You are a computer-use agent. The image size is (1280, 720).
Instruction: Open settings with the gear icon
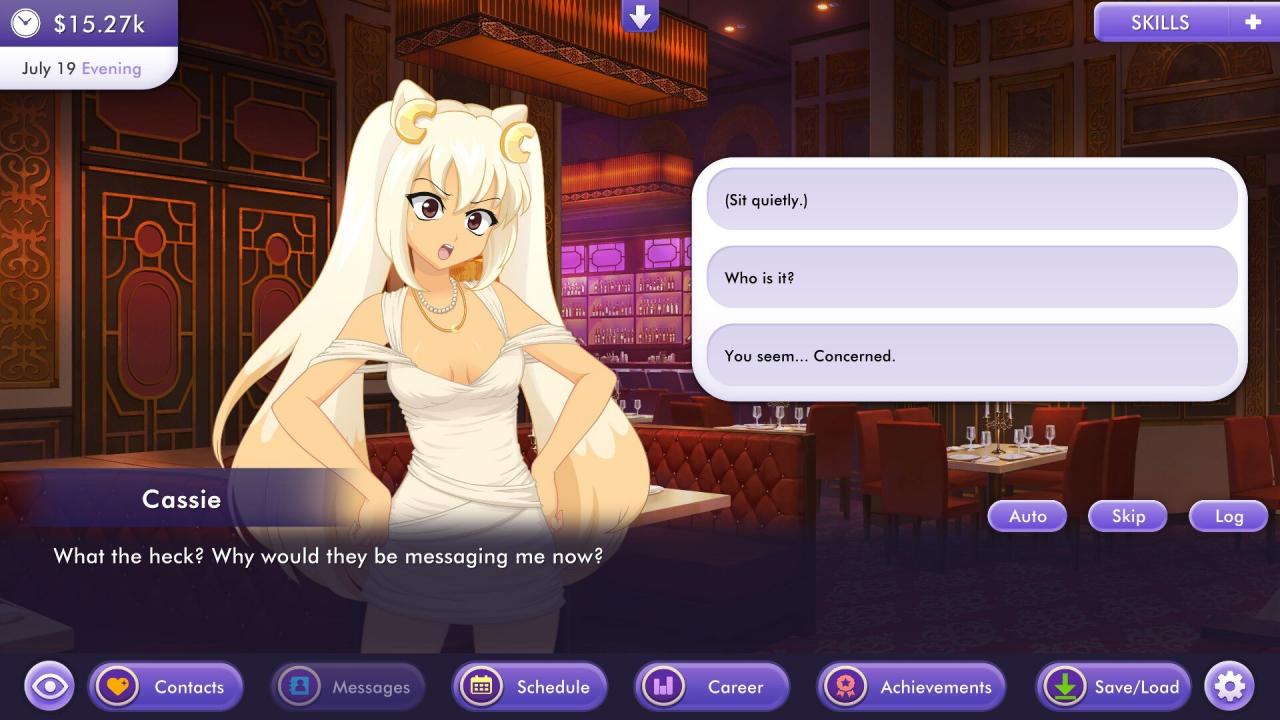1229,687
